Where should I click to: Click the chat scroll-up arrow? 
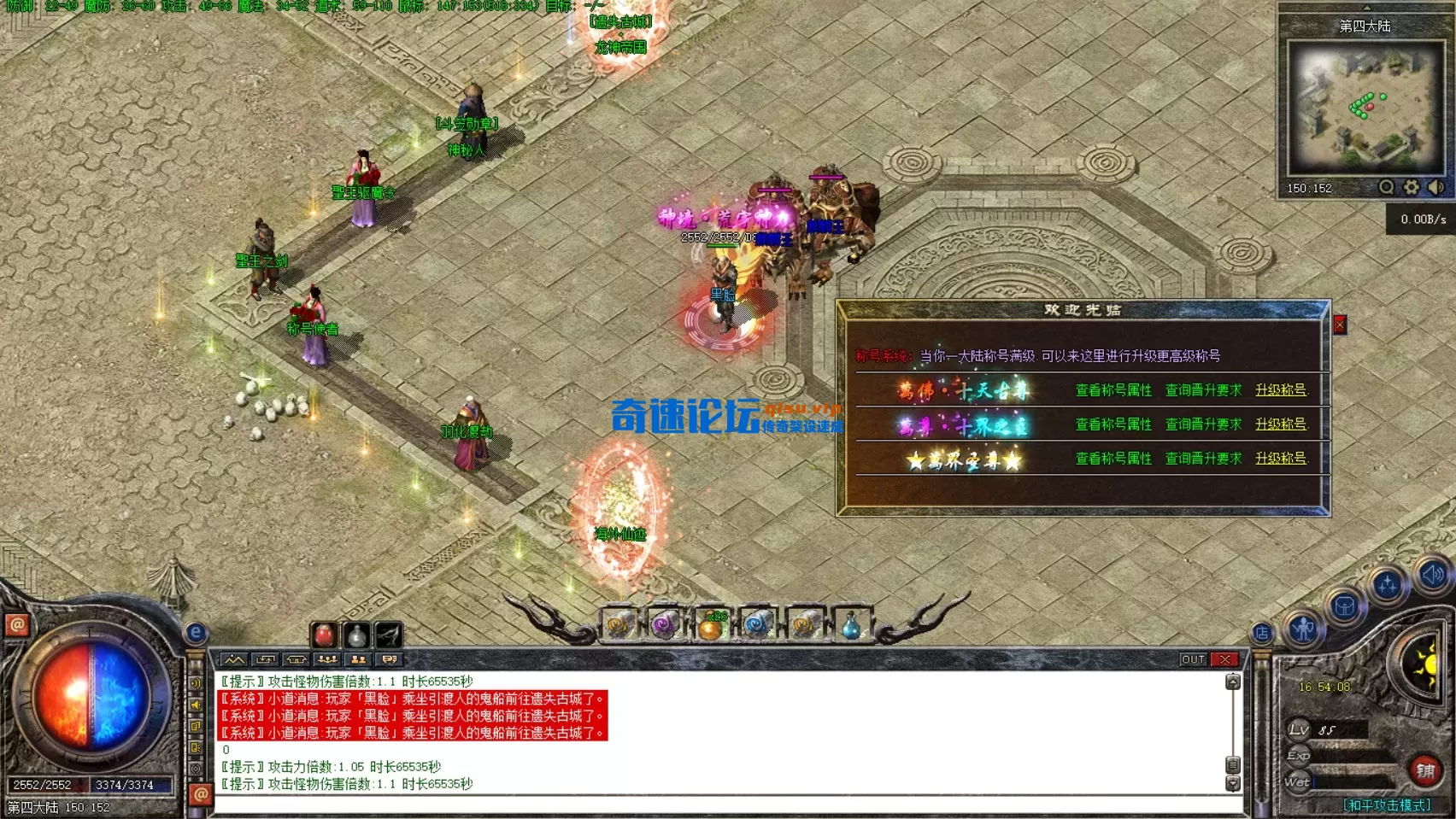coord(1231,681)
